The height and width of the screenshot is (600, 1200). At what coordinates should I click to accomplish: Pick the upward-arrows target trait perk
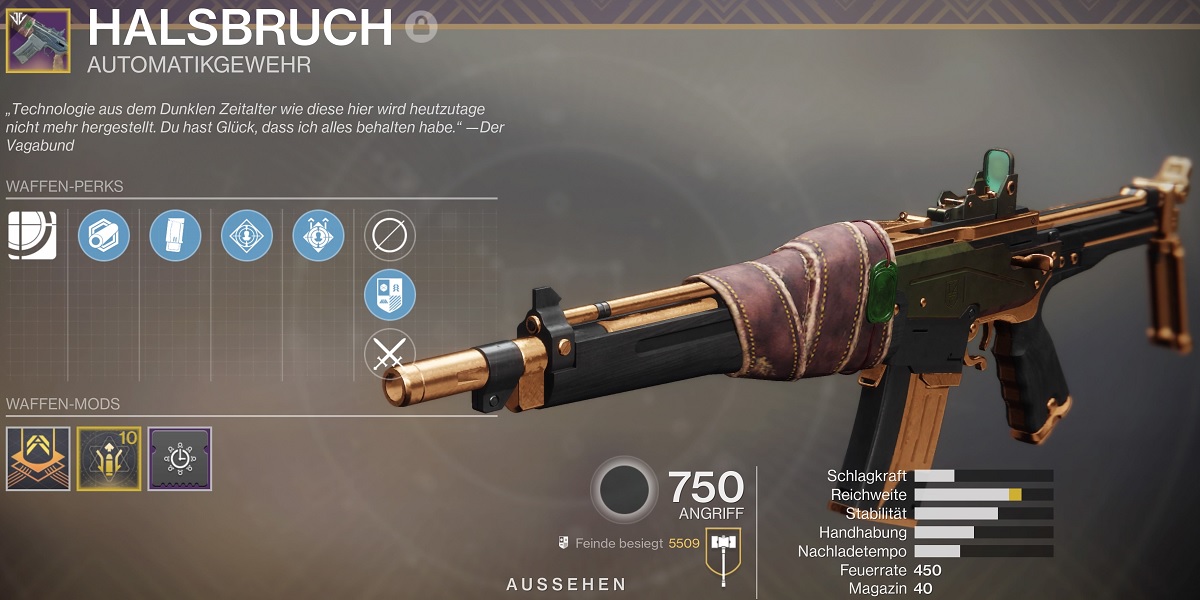[x=318, y=235]
